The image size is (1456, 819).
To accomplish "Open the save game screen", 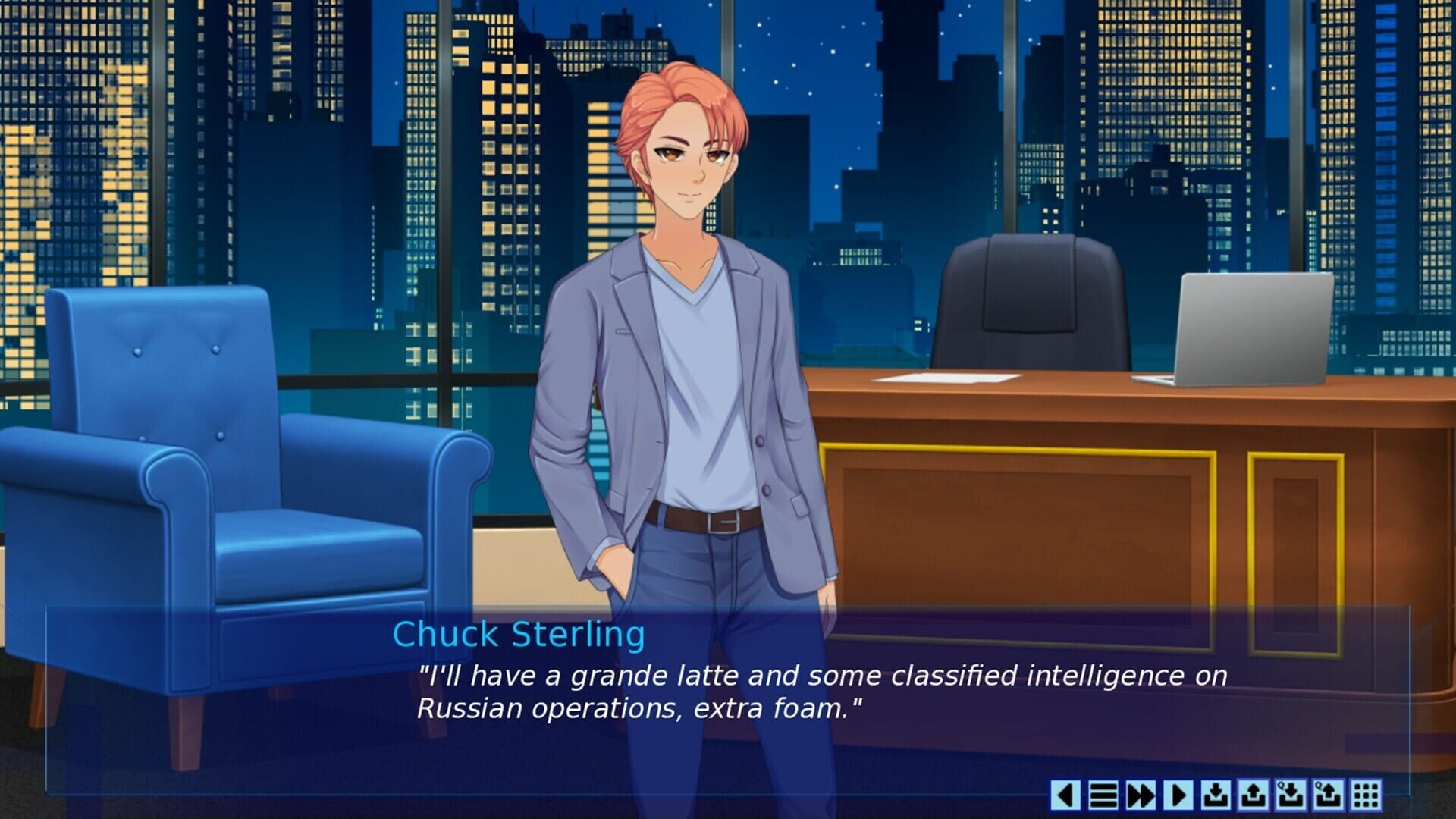I will (x=1215, y=794).
